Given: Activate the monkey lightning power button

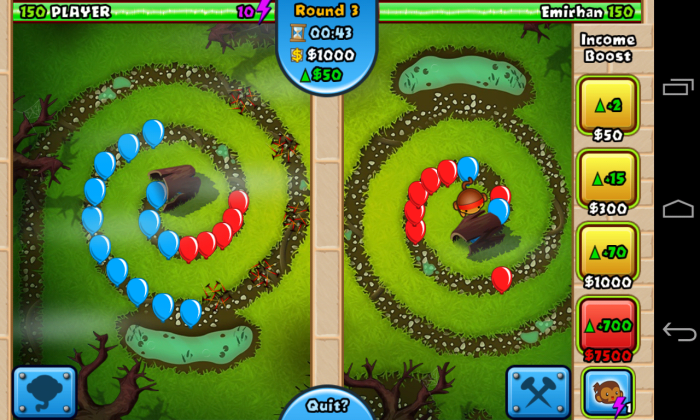Looking at the screenshot, I should [x=608, y=391].
